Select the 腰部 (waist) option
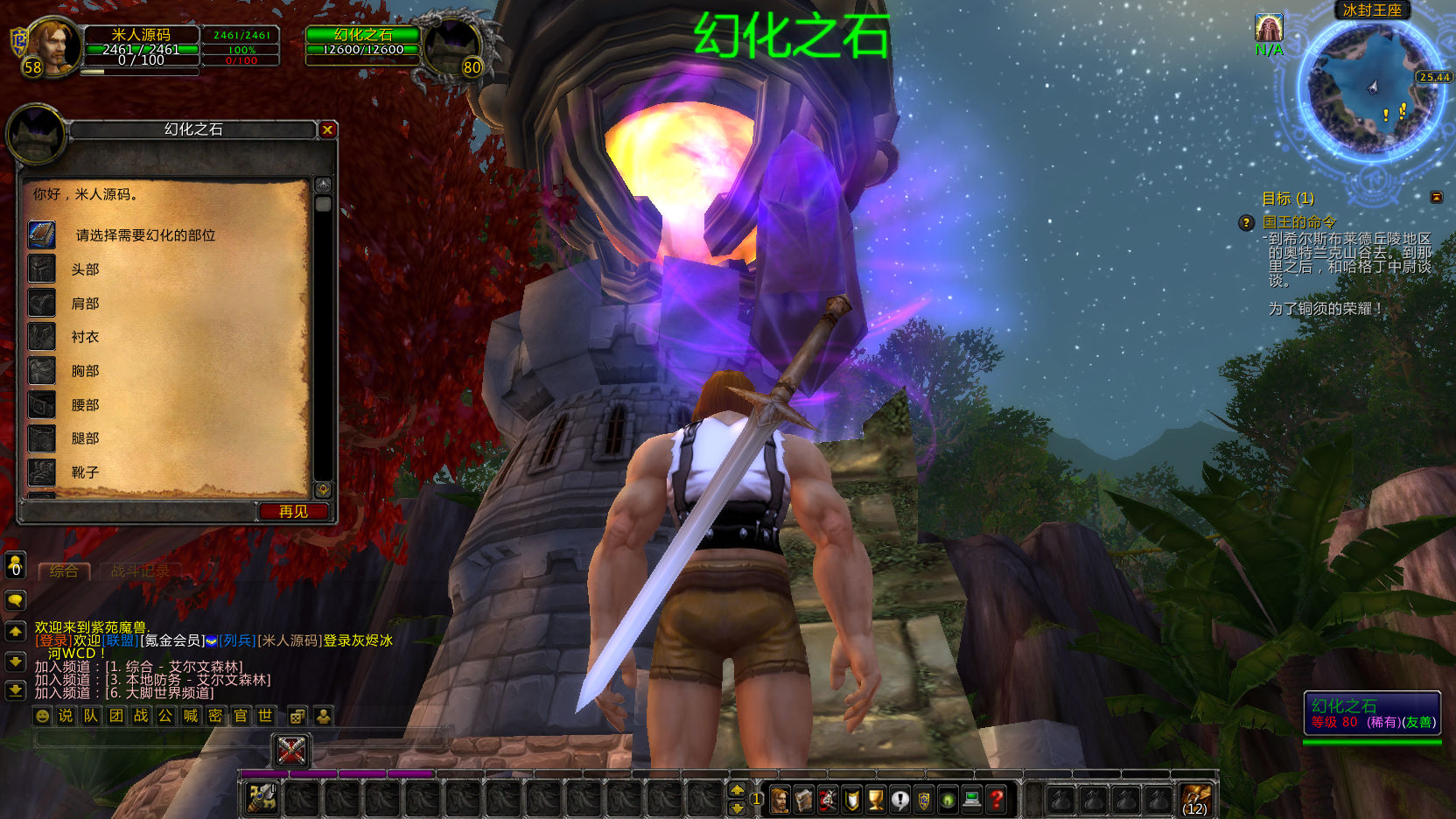1456x819 pixels. (x=85, y=405)
